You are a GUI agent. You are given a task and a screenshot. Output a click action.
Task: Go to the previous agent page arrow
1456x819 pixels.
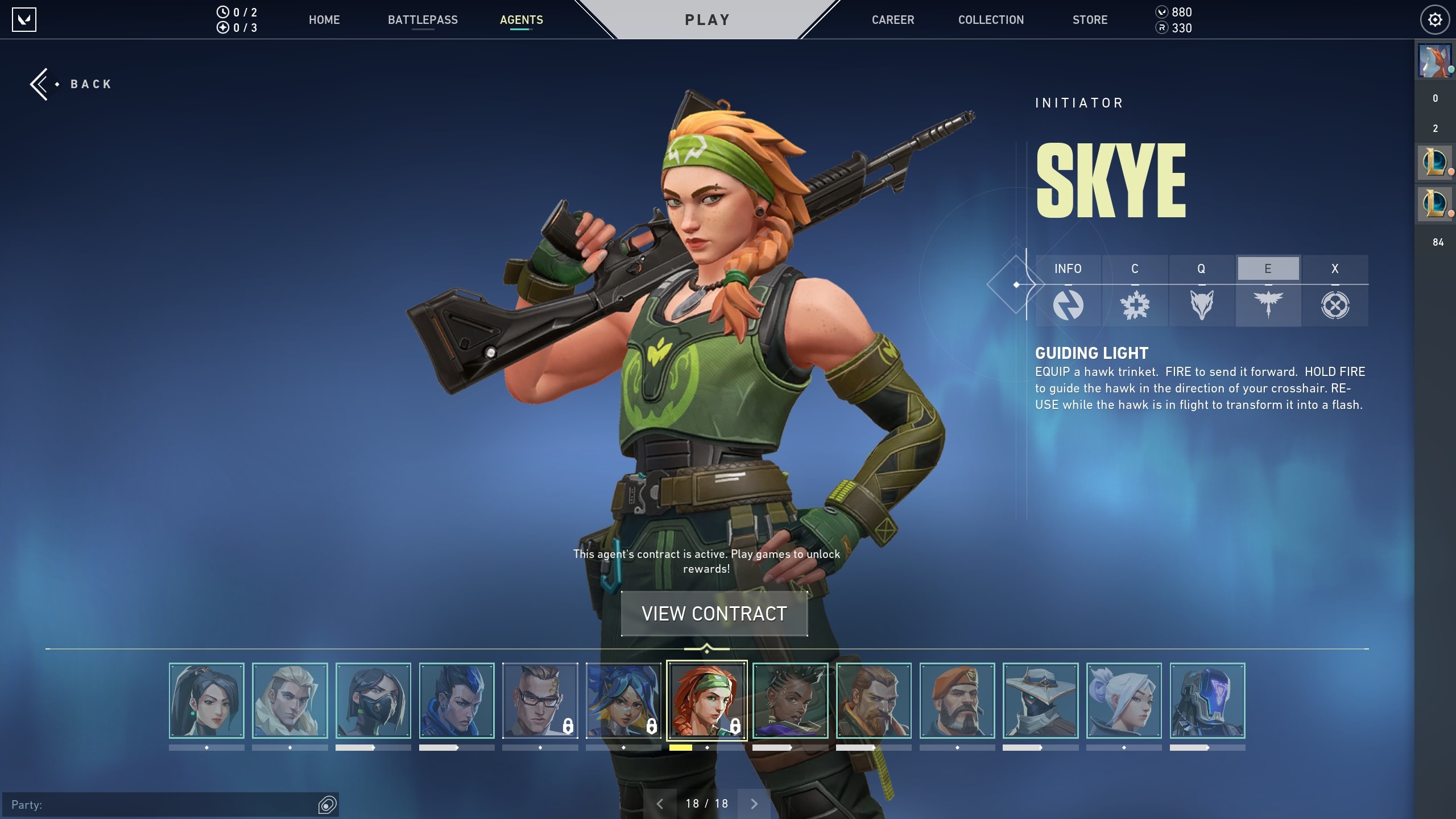pos(660,804)
